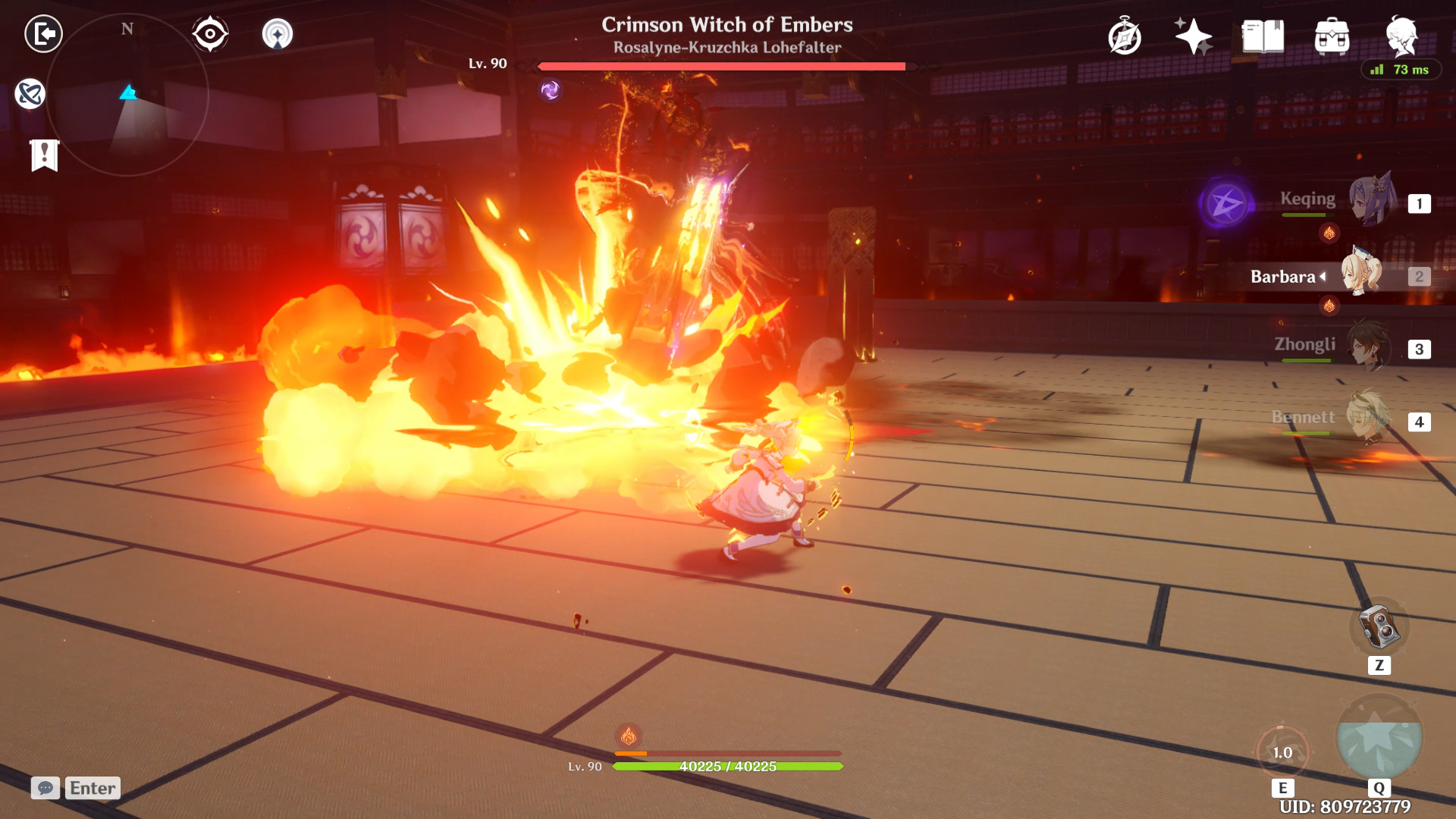
Task: Open the backpack inventory
Action: [1332, 36]
